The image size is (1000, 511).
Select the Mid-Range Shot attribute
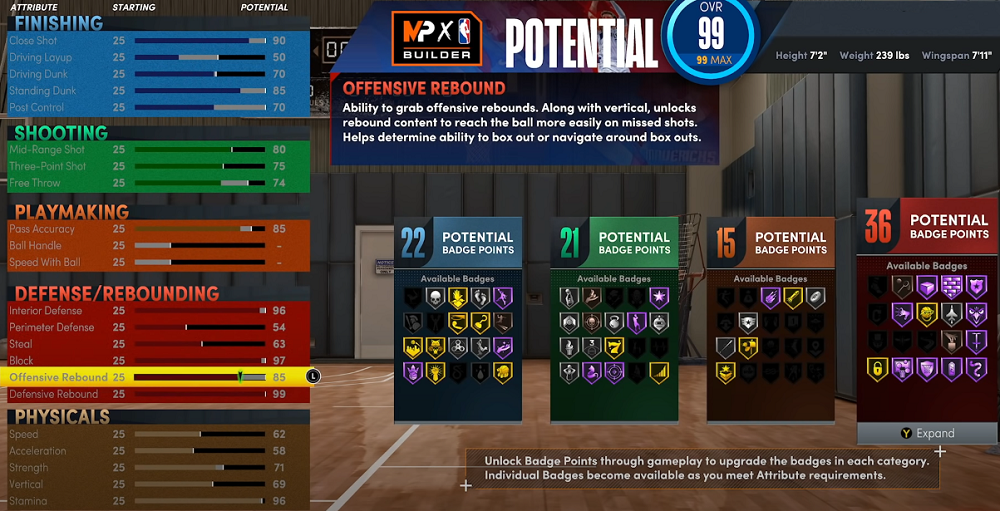(150, 150)
